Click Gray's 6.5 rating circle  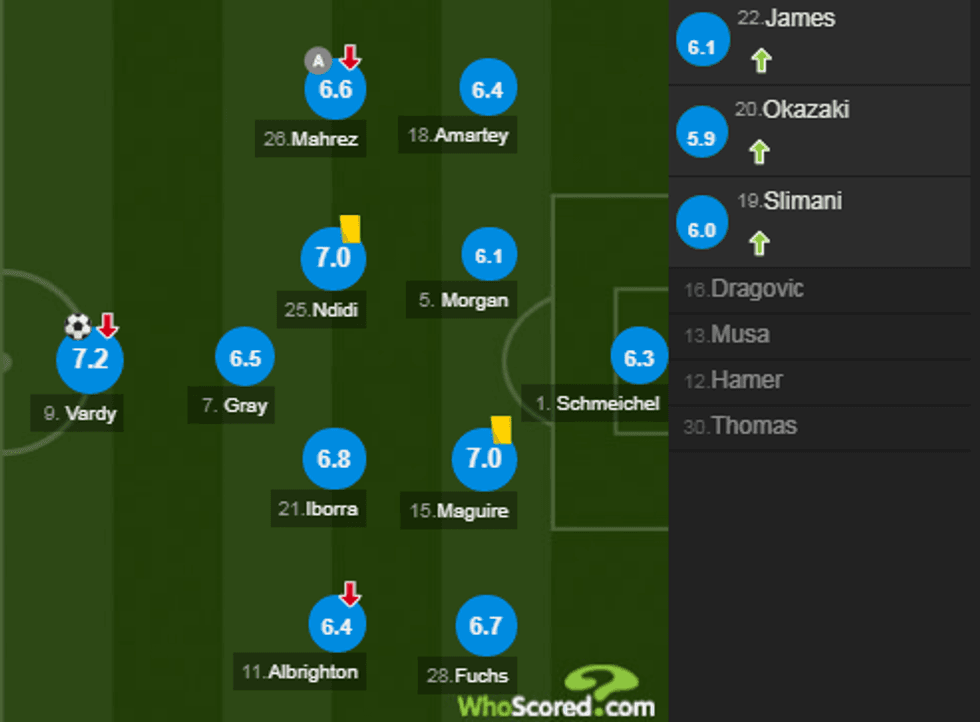pos(245,358)
